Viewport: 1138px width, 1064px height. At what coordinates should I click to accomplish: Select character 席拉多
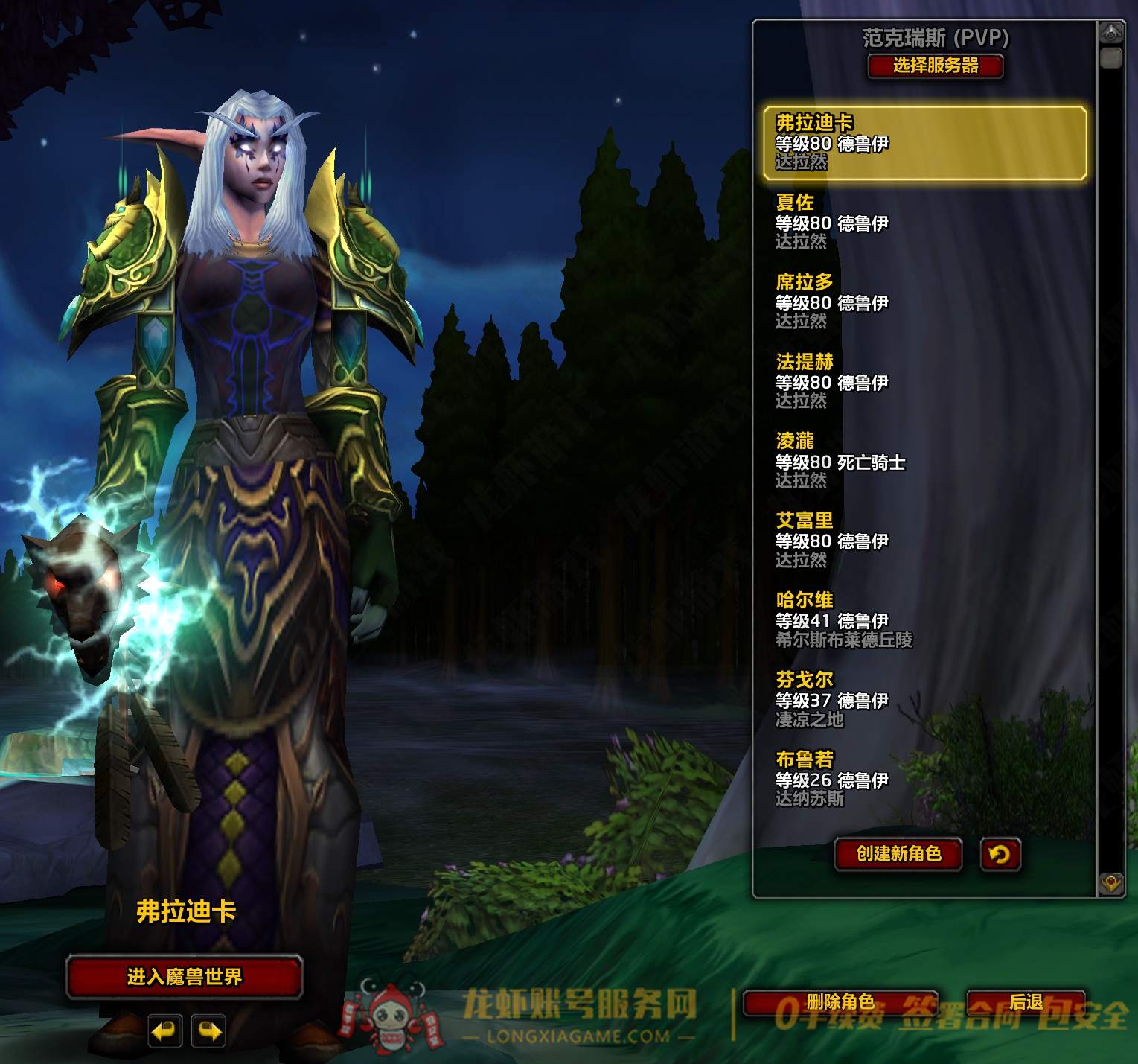coord(924,302)
